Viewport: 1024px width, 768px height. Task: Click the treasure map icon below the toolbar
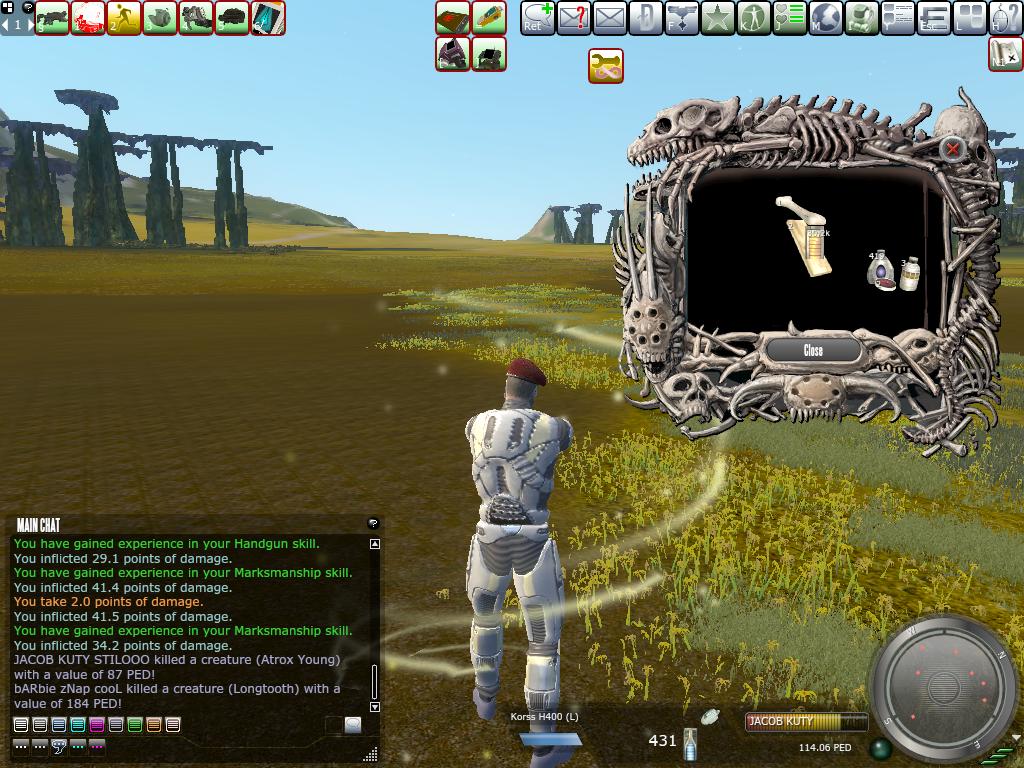pyautogui.click(x=1005, y=53)
